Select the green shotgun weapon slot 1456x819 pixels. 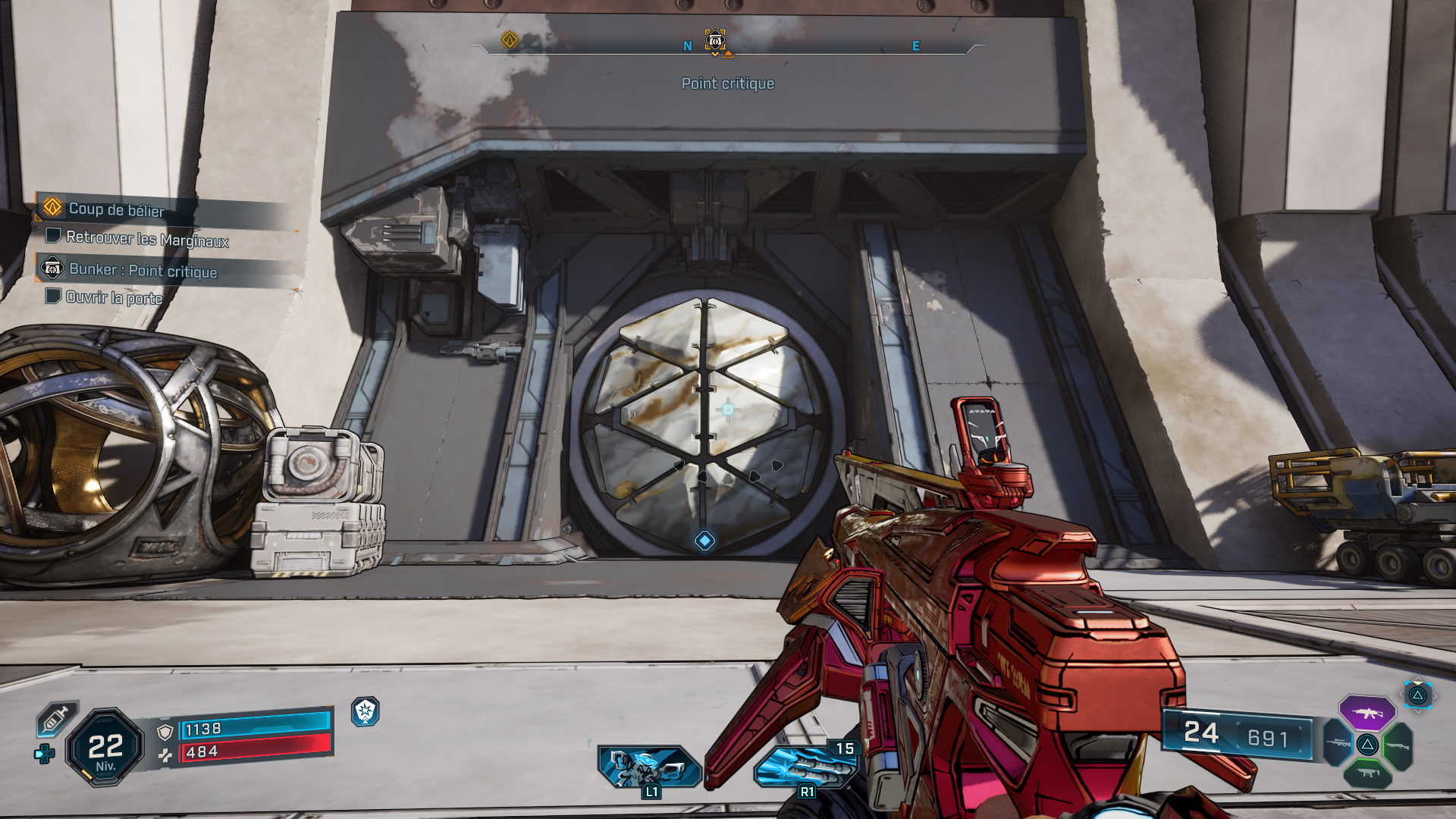(x=1399, y=745)
